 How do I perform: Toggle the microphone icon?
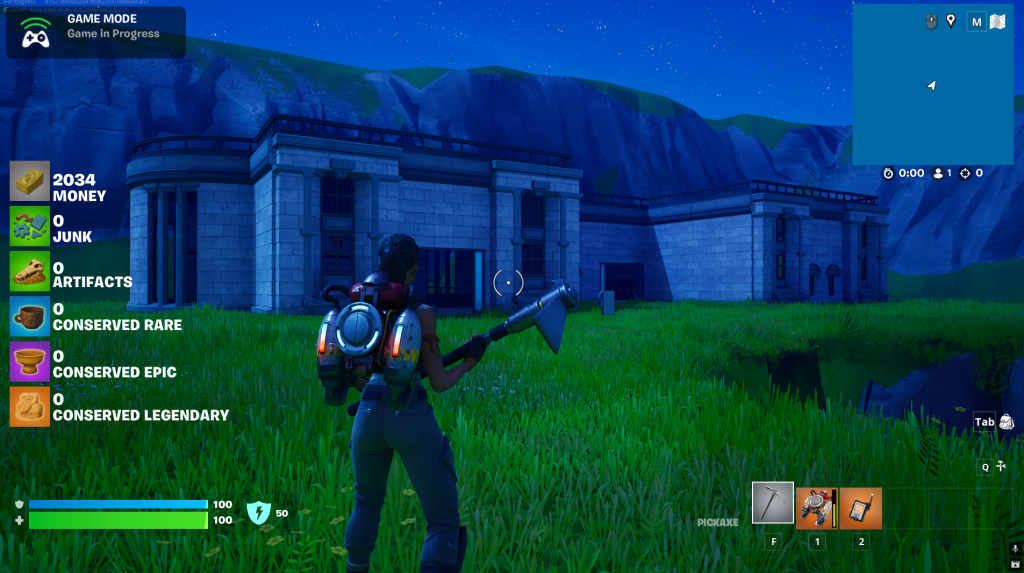1015,549
